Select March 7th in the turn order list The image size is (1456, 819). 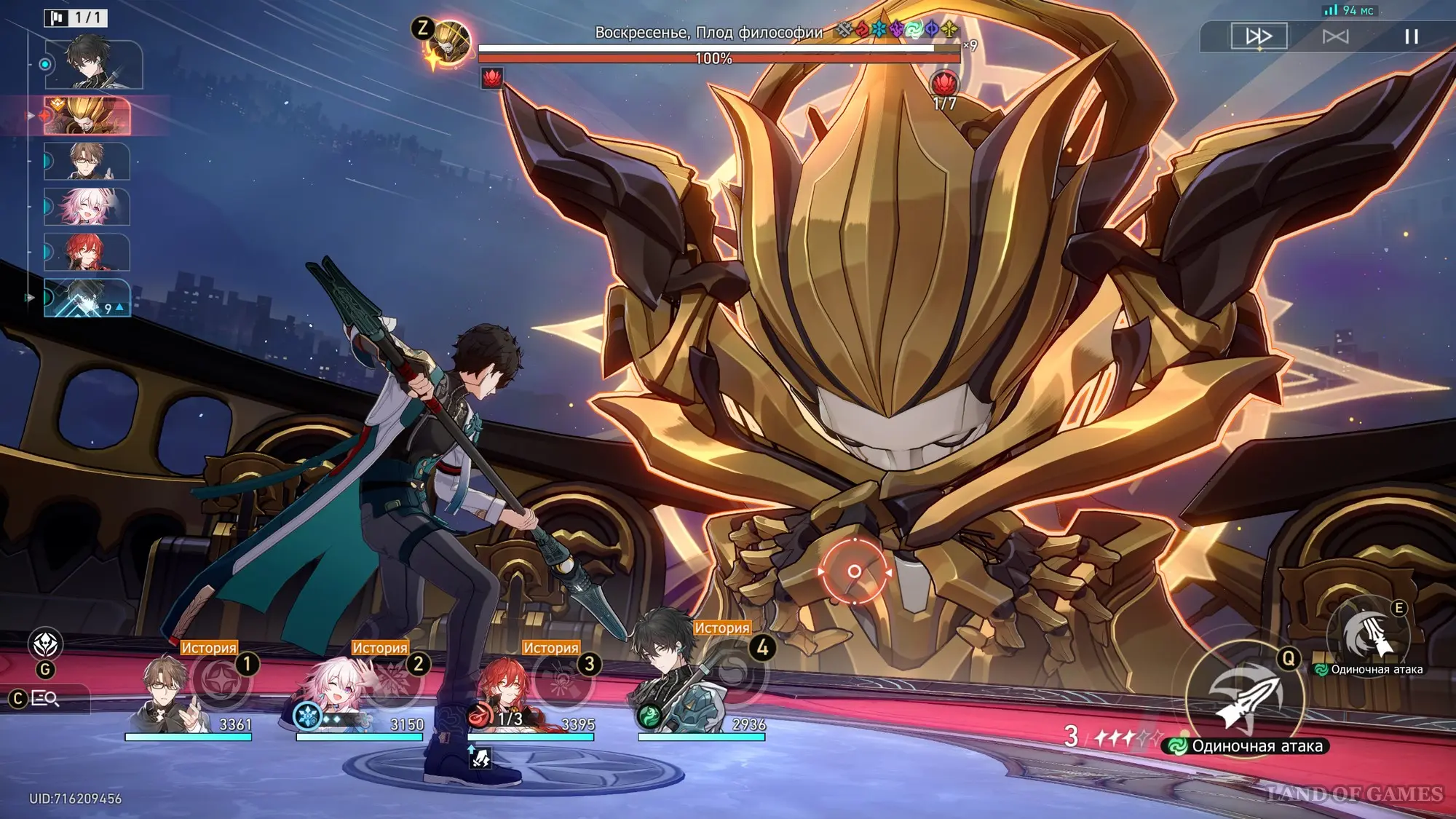click(87, 207)
